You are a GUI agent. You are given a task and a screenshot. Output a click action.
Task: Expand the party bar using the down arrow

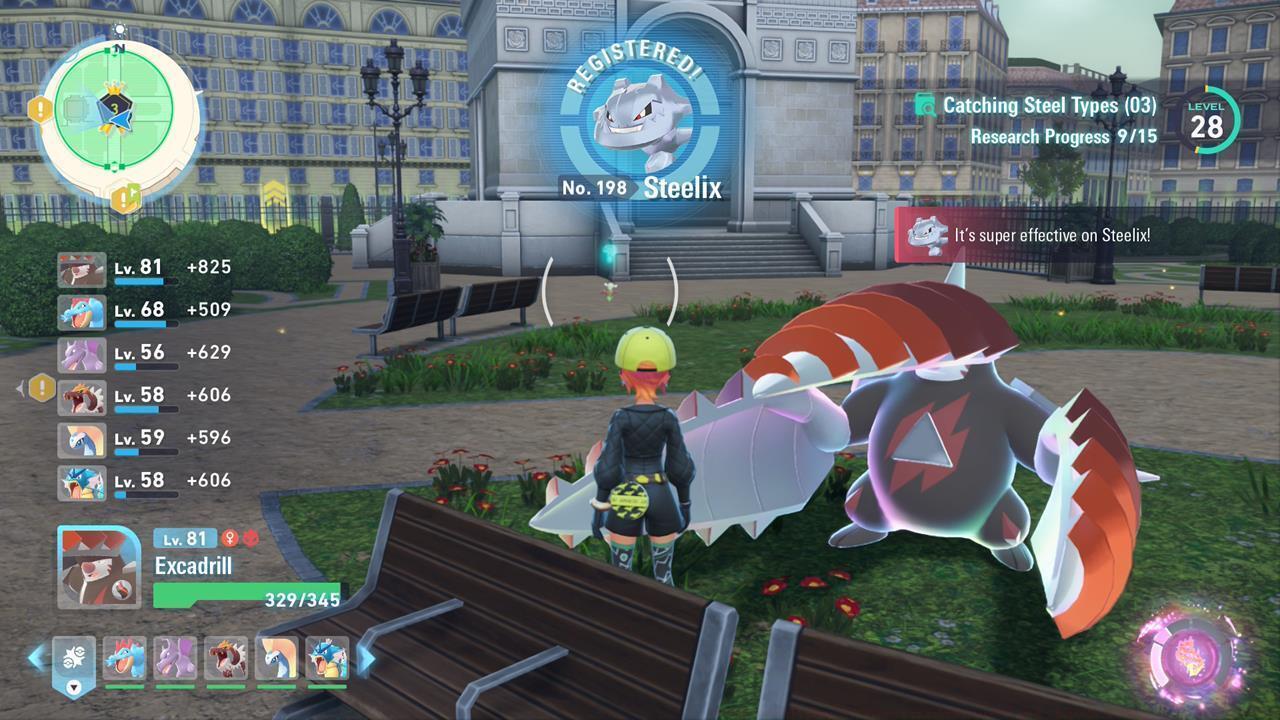[74, 688]
